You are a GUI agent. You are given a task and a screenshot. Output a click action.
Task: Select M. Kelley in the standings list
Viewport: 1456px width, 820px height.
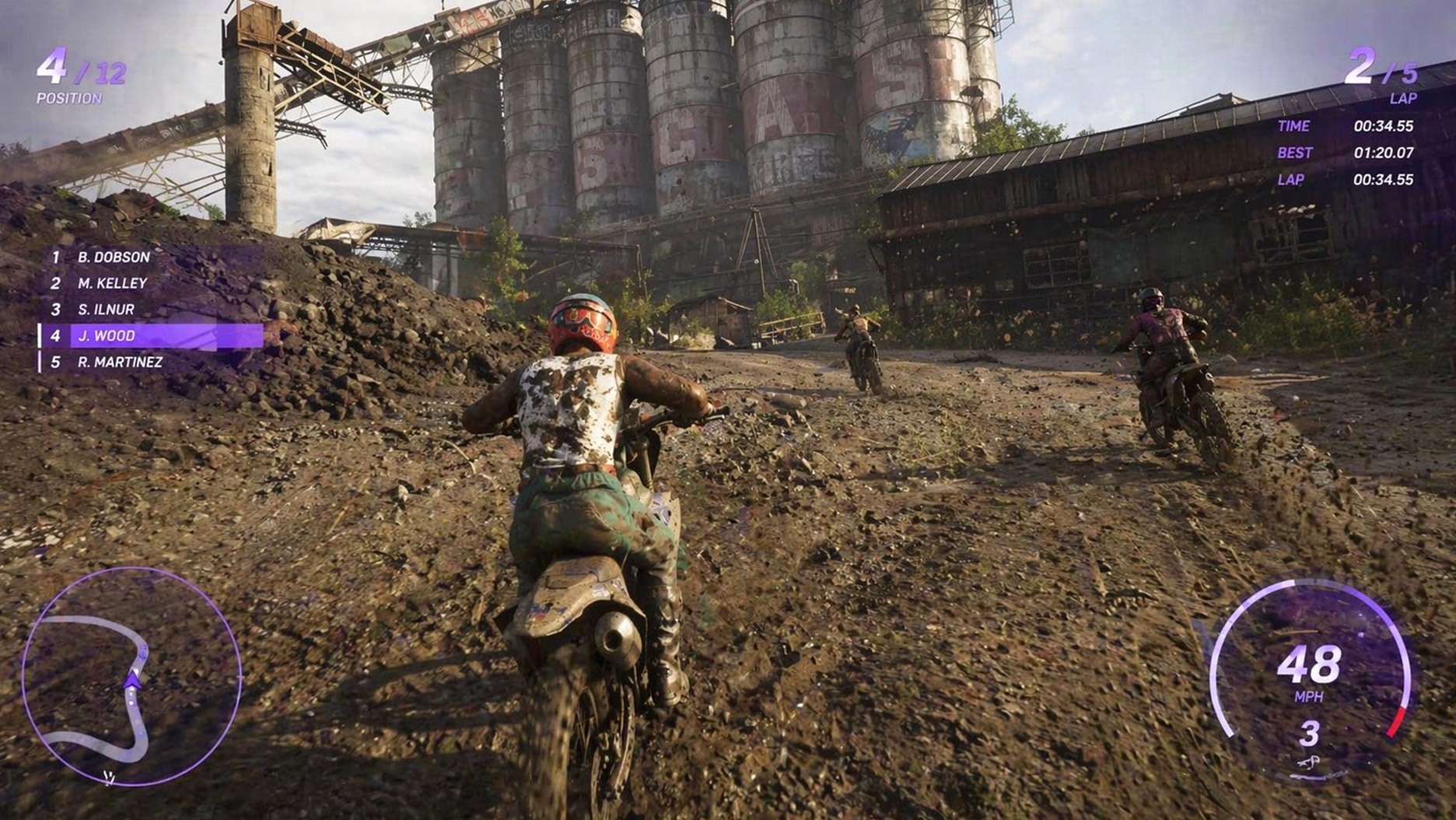point(112,283)
